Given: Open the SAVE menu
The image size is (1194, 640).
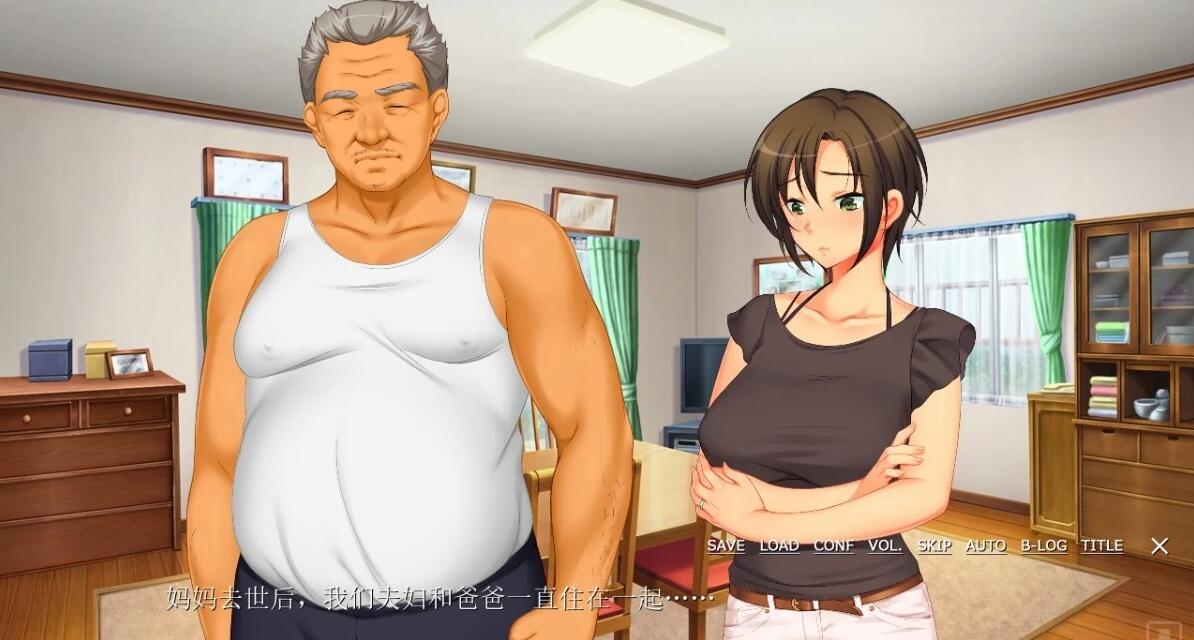Looking at the screenshot, I should [726, 546].
